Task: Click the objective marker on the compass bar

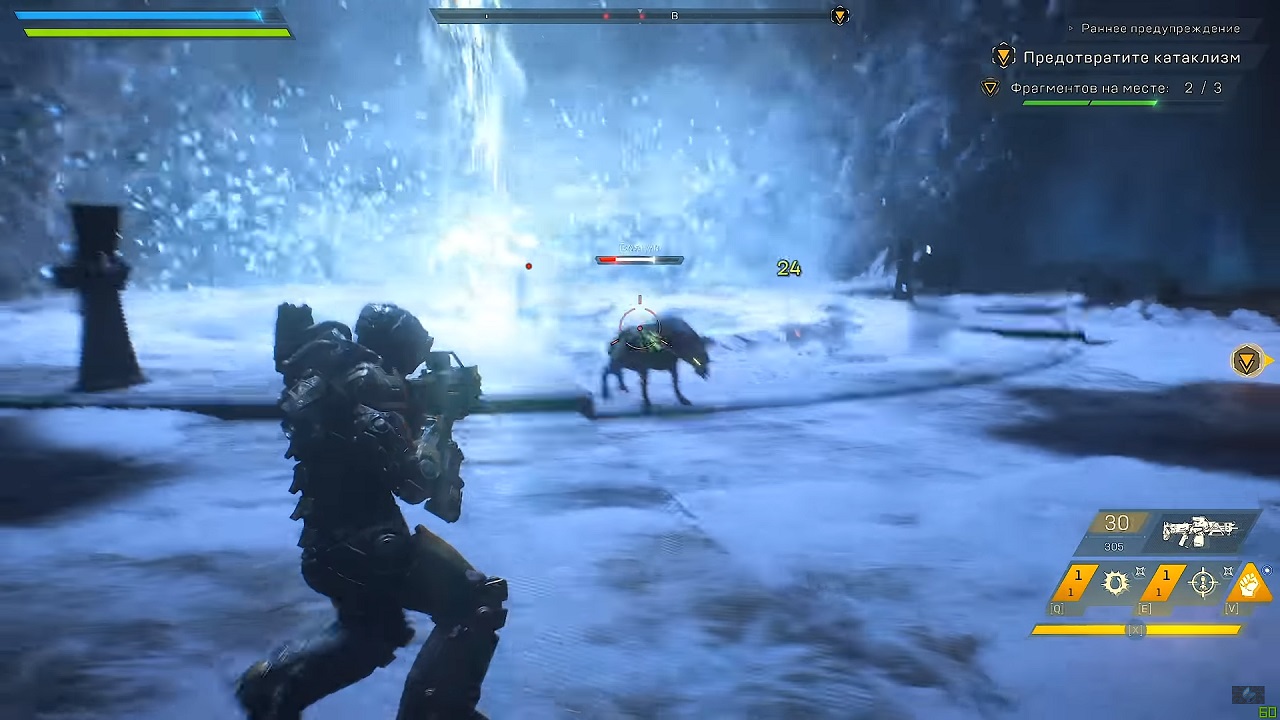Action: (840, 15)
